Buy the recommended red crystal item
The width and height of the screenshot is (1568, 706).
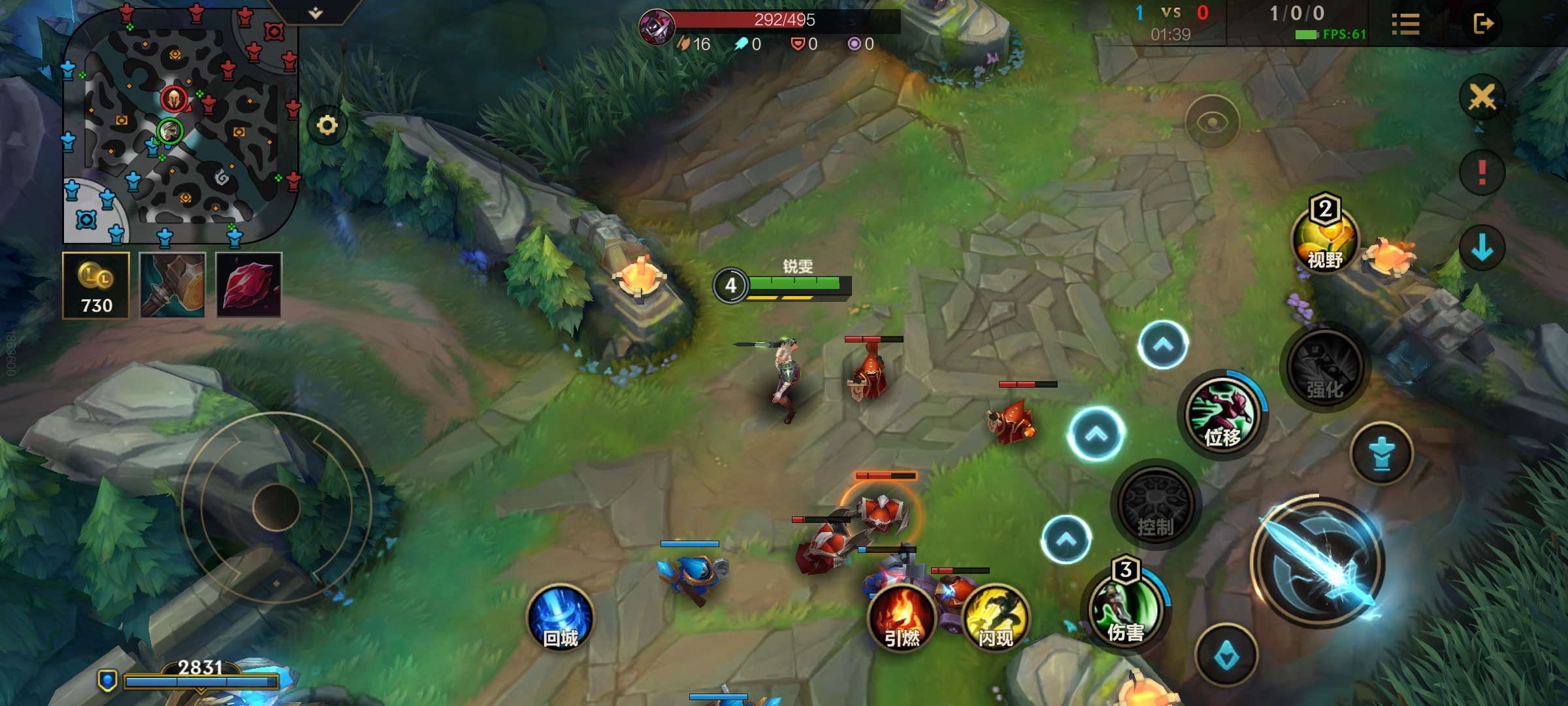(249, 286)
